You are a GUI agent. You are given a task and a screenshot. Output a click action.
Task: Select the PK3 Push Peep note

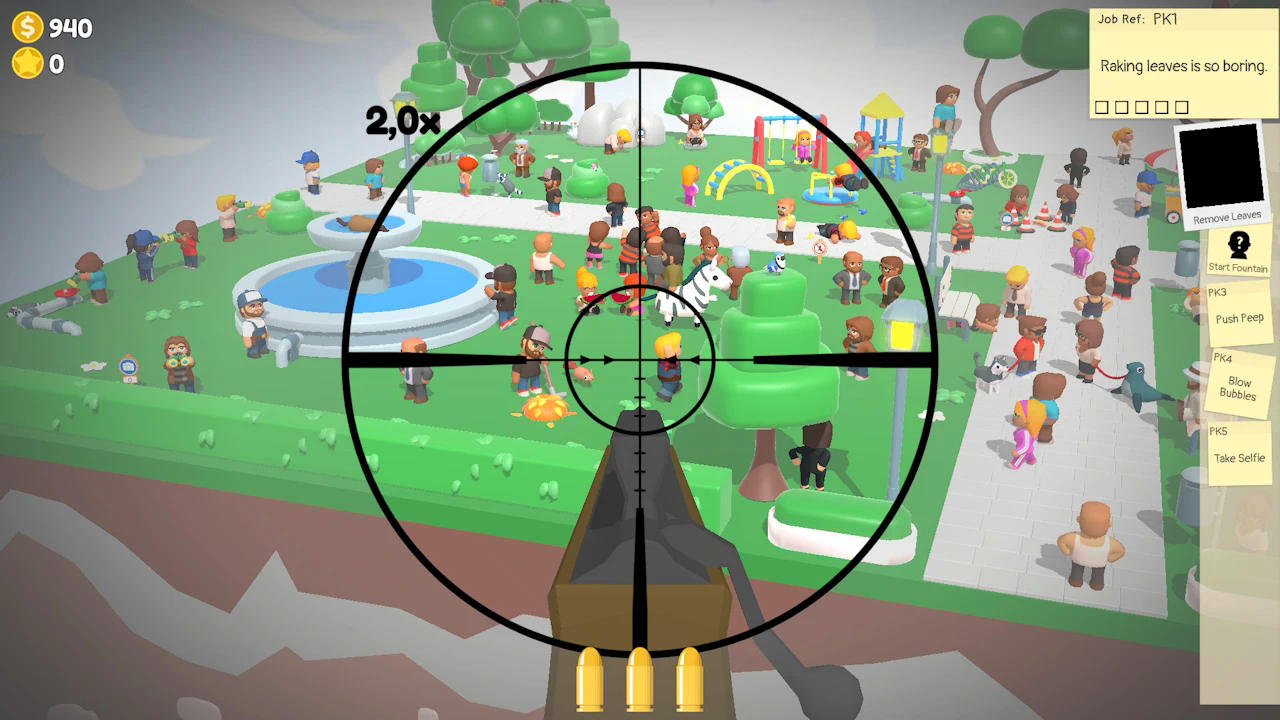point(1238,312)
